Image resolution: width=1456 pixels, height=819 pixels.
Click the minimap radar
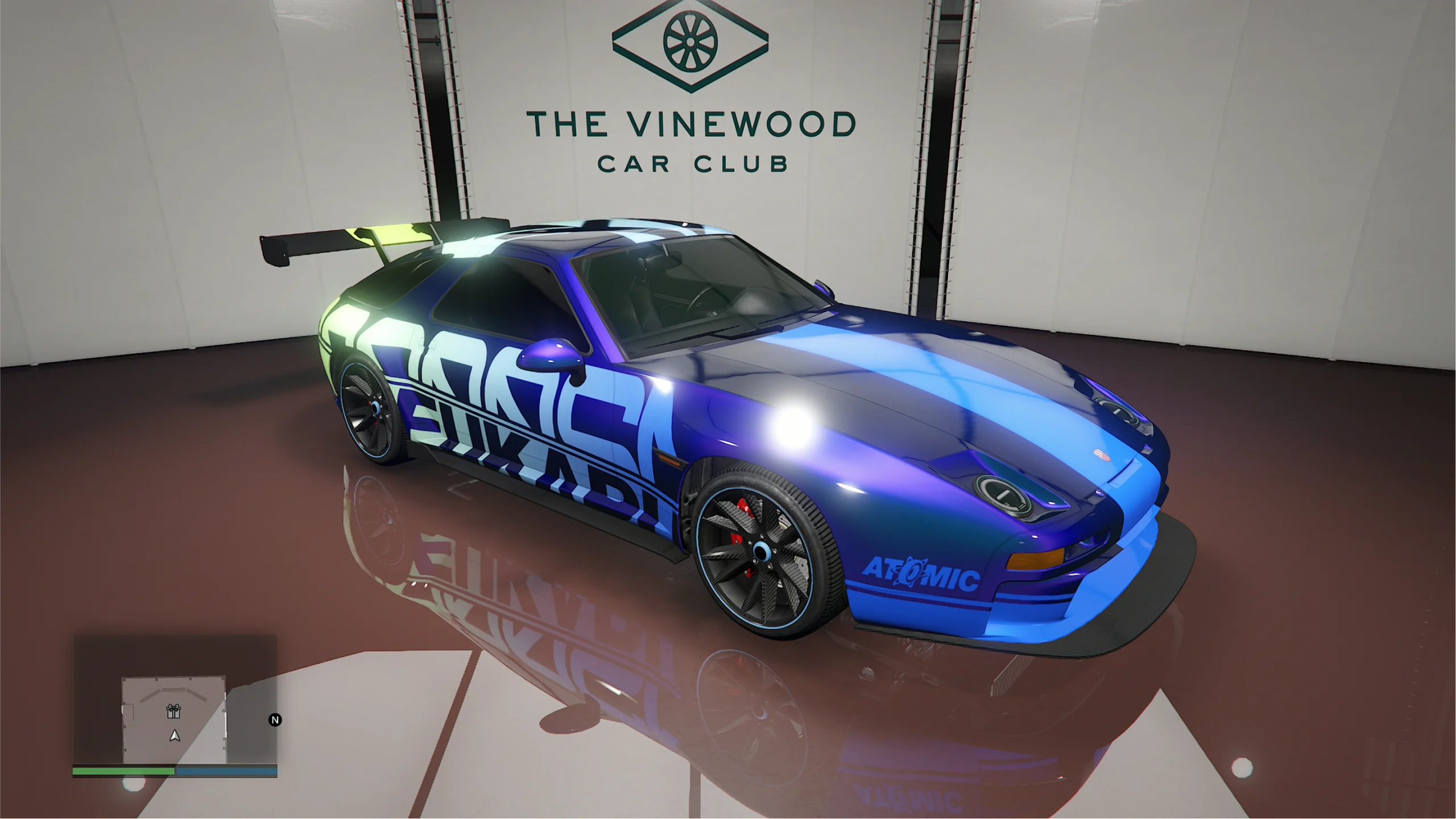tap(175, 700)
